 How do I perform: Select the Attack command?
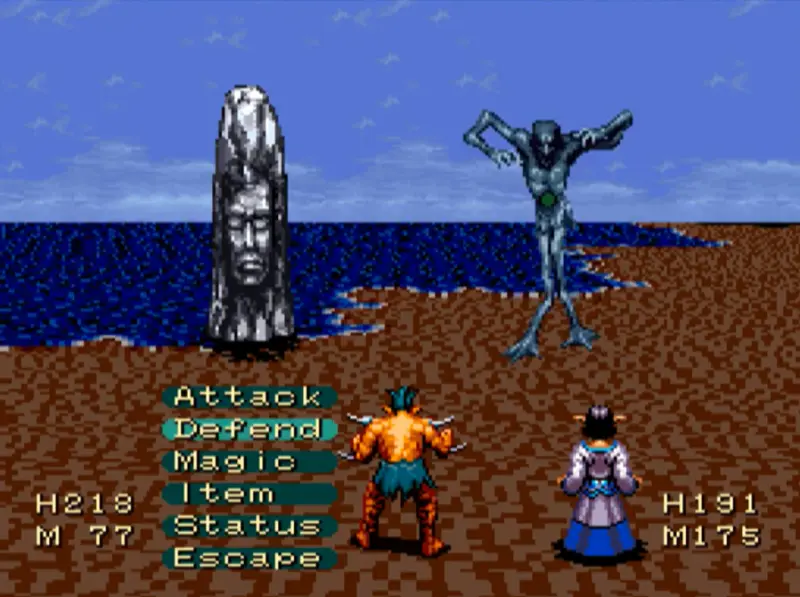(247, 397)
